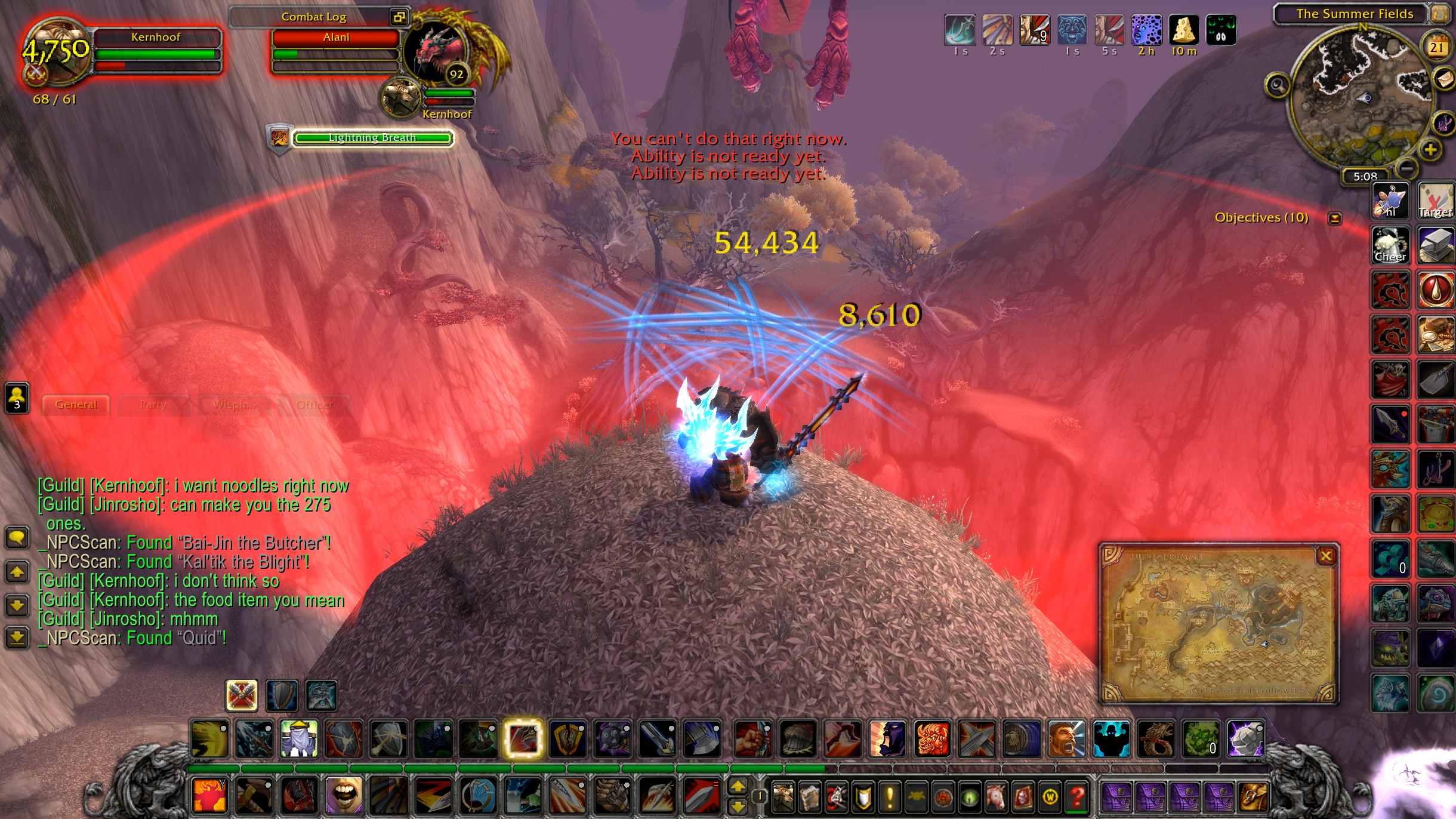Select the Alani target frame
1456x819 pixels.
tap(336, 38)
